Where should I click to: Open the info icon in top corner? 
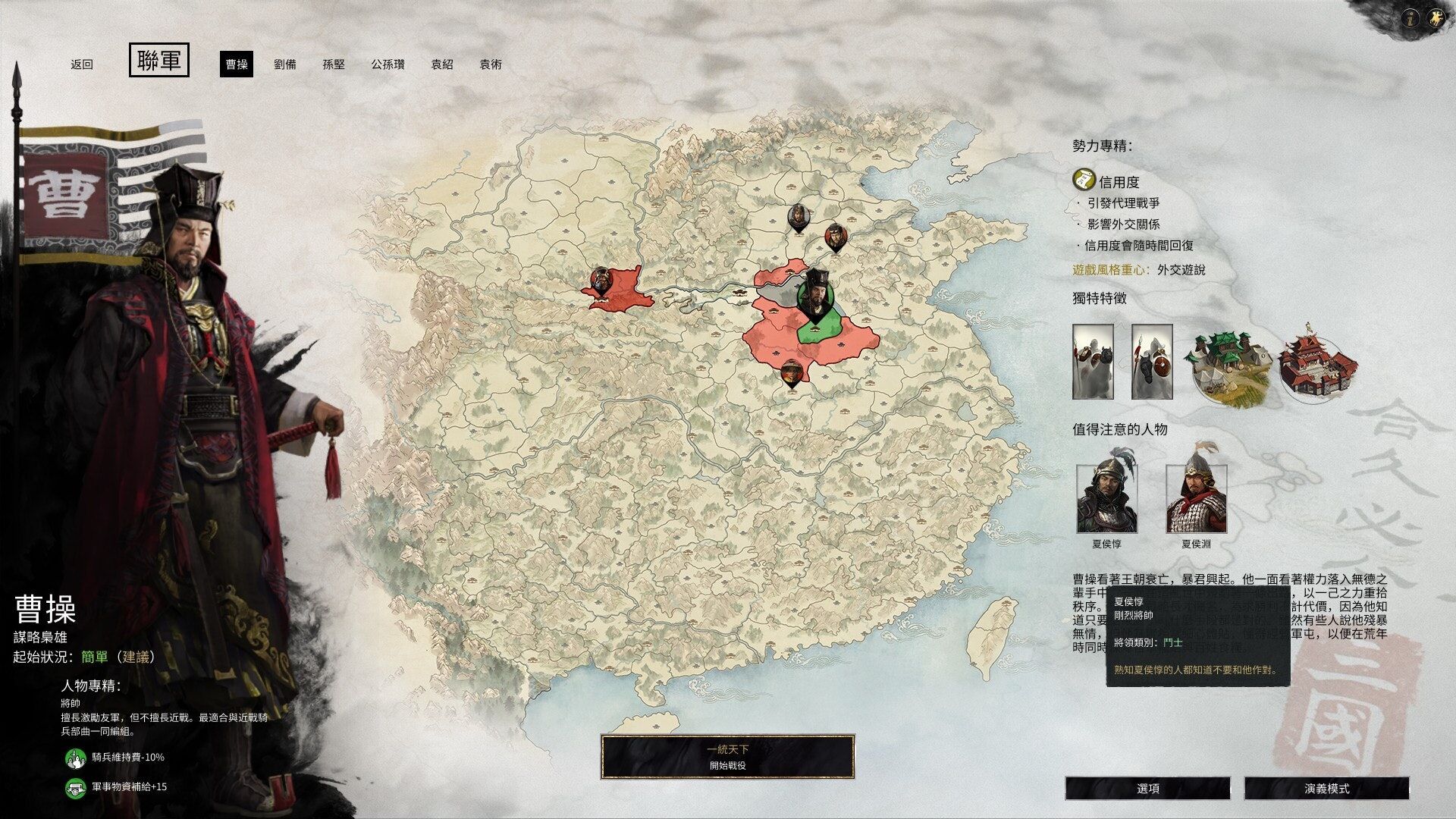[x=1410, y=19]
